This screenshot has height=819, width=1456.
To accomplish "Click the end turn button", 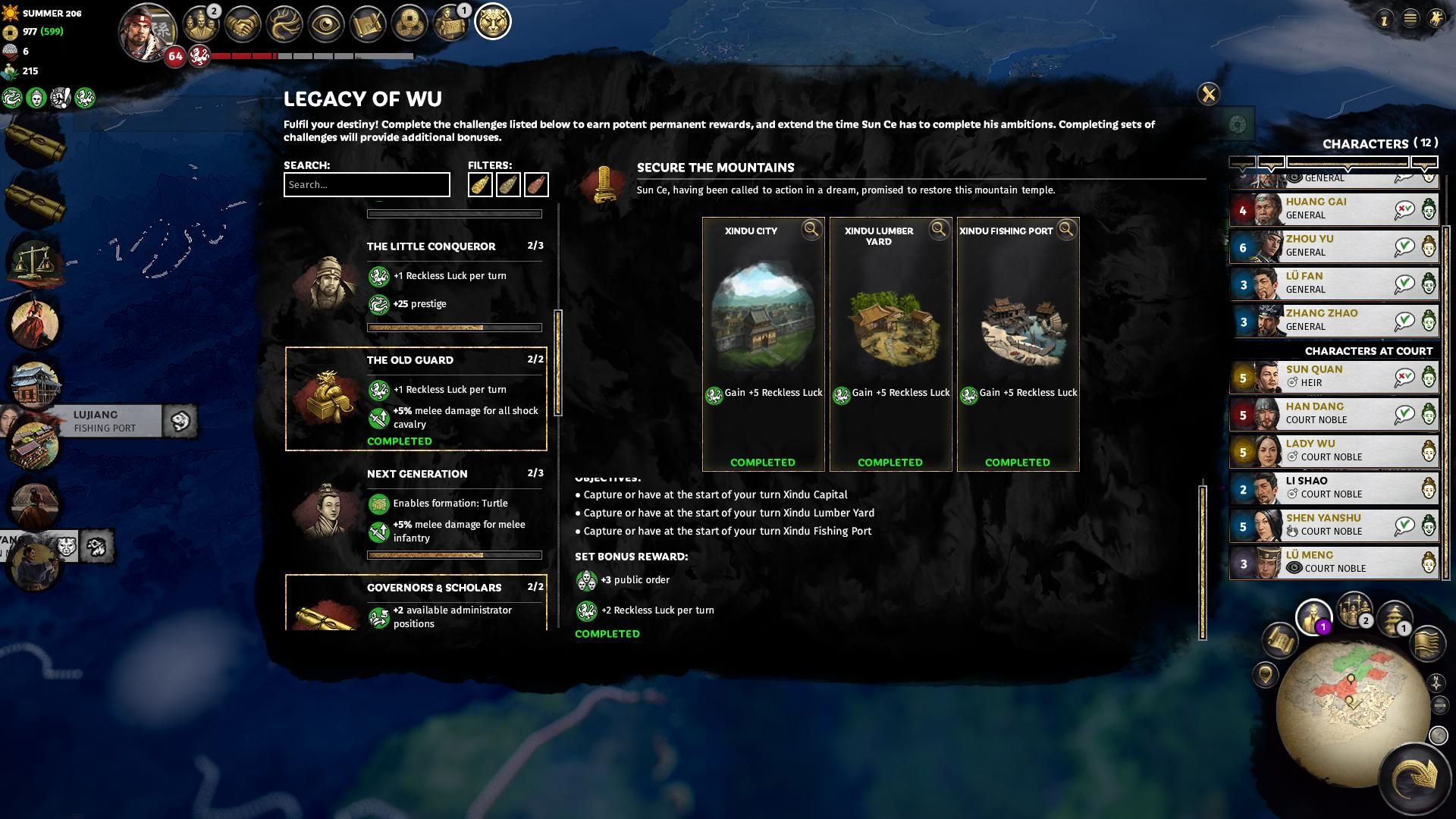I will 1414,778.
